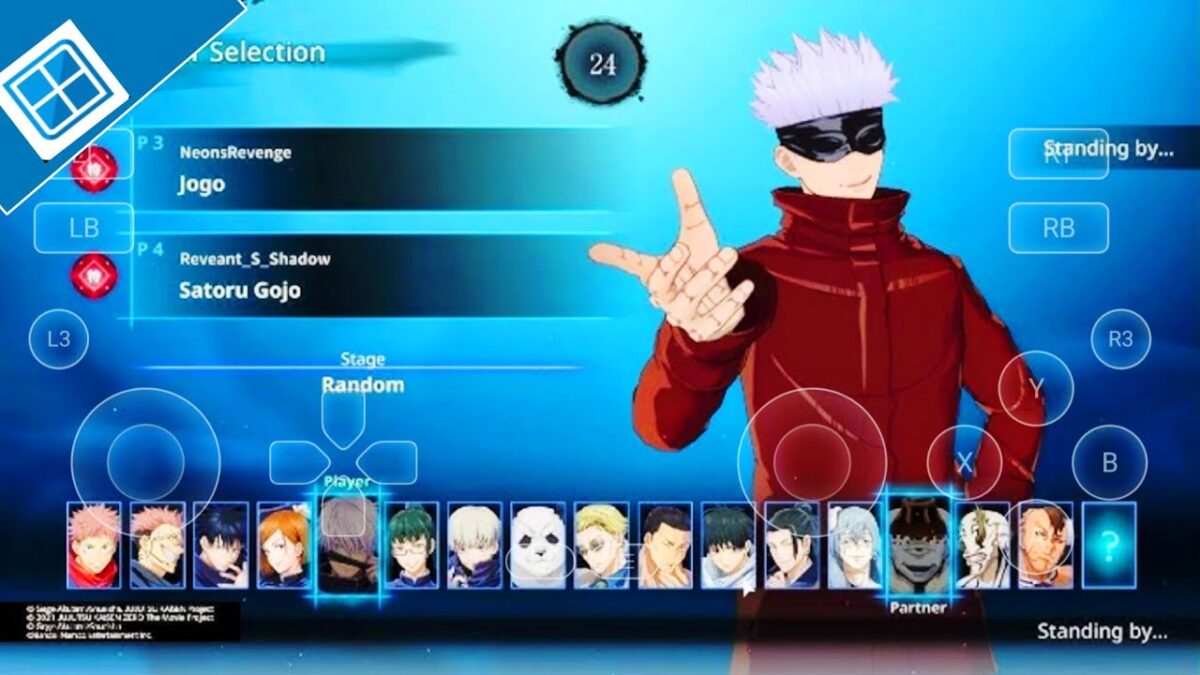
Task: Choose the Panda character tile
Action: [538, 545]
